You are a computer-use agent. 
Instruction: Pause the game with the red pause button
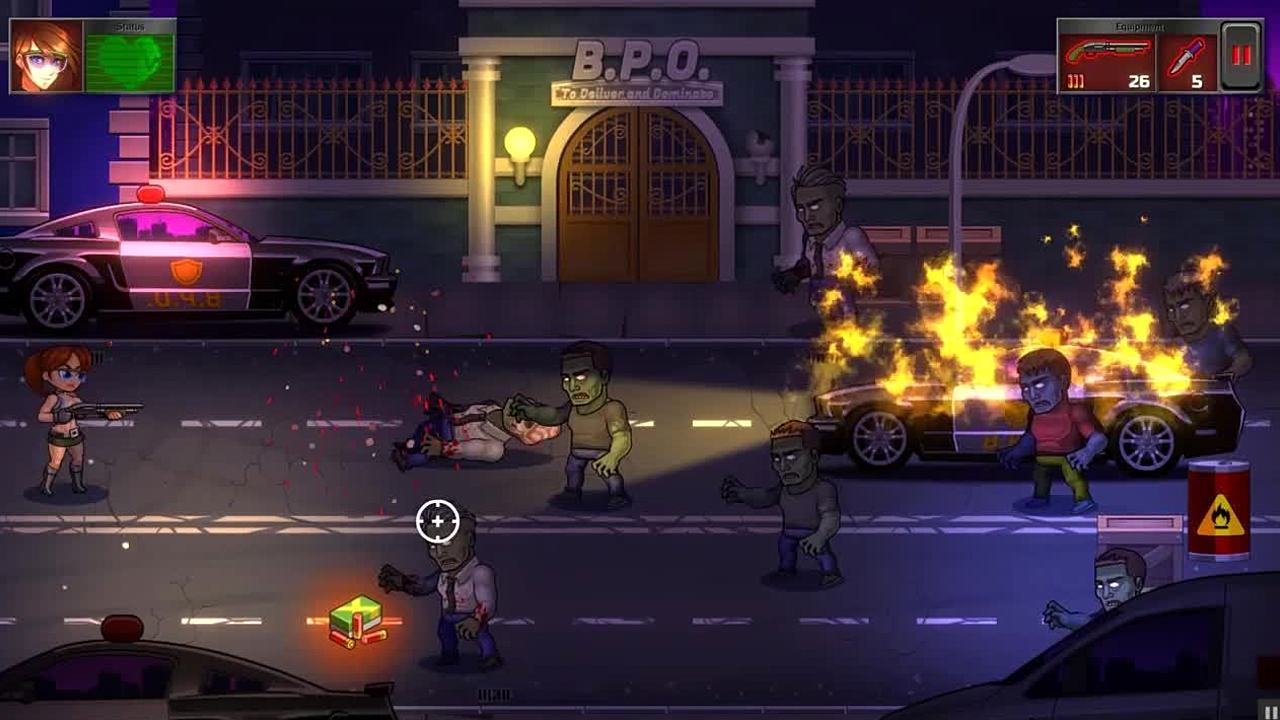(x=1241, y=56)
